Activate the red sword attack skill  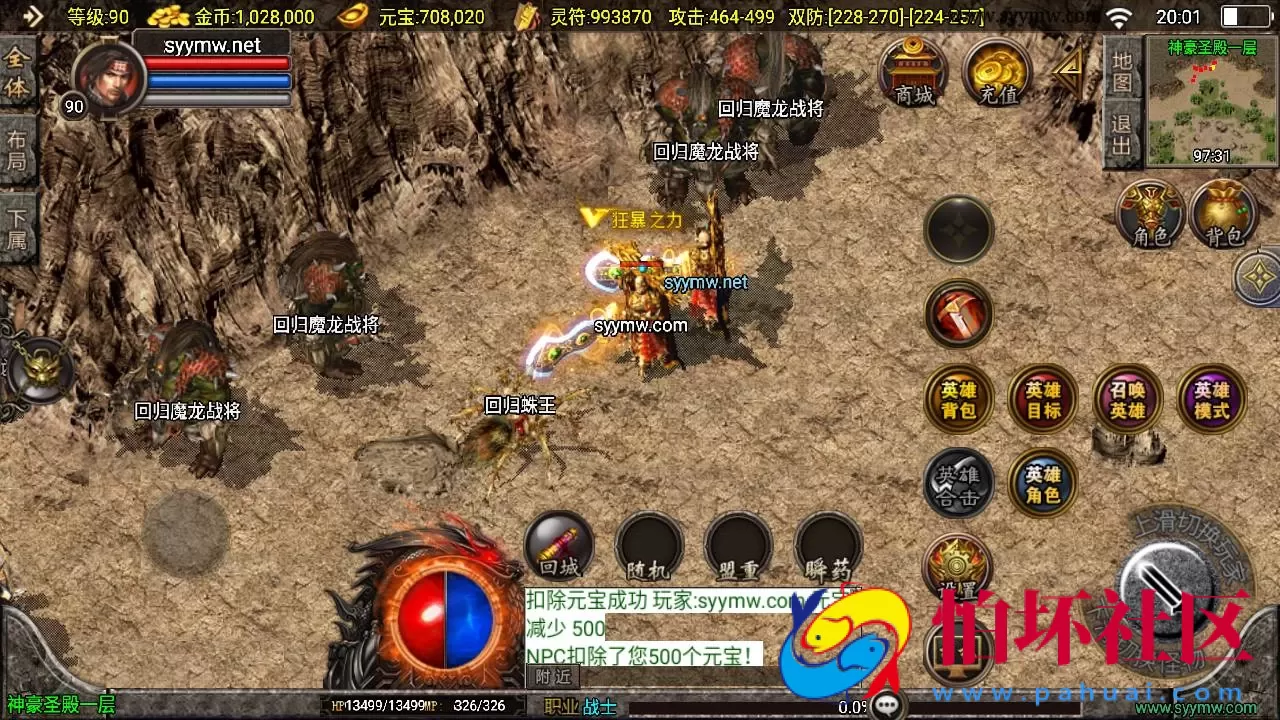click(x=958, y=313)
